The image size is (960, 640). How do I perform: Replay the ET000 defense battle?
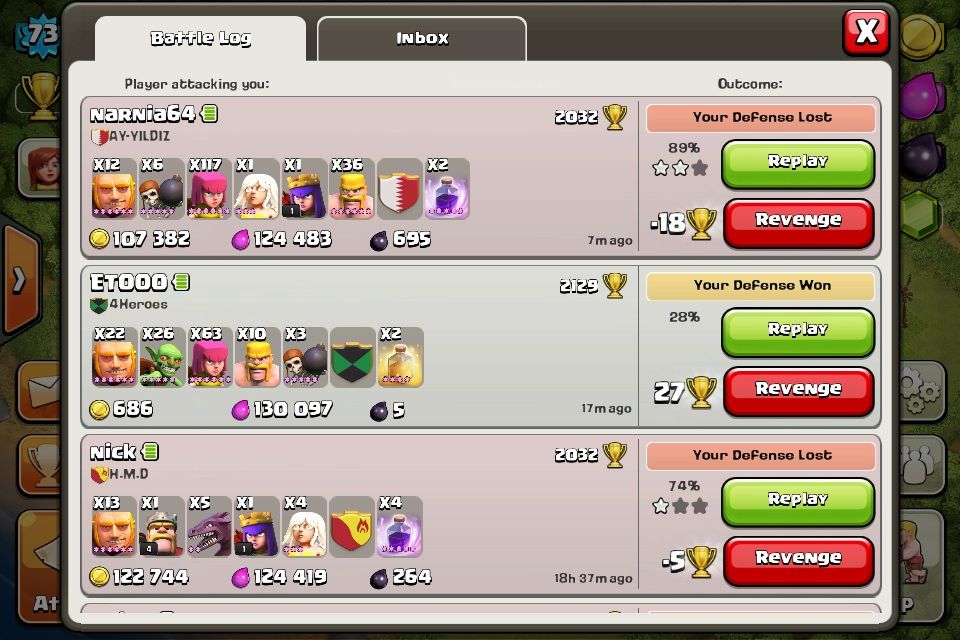(x=797, y=330)
